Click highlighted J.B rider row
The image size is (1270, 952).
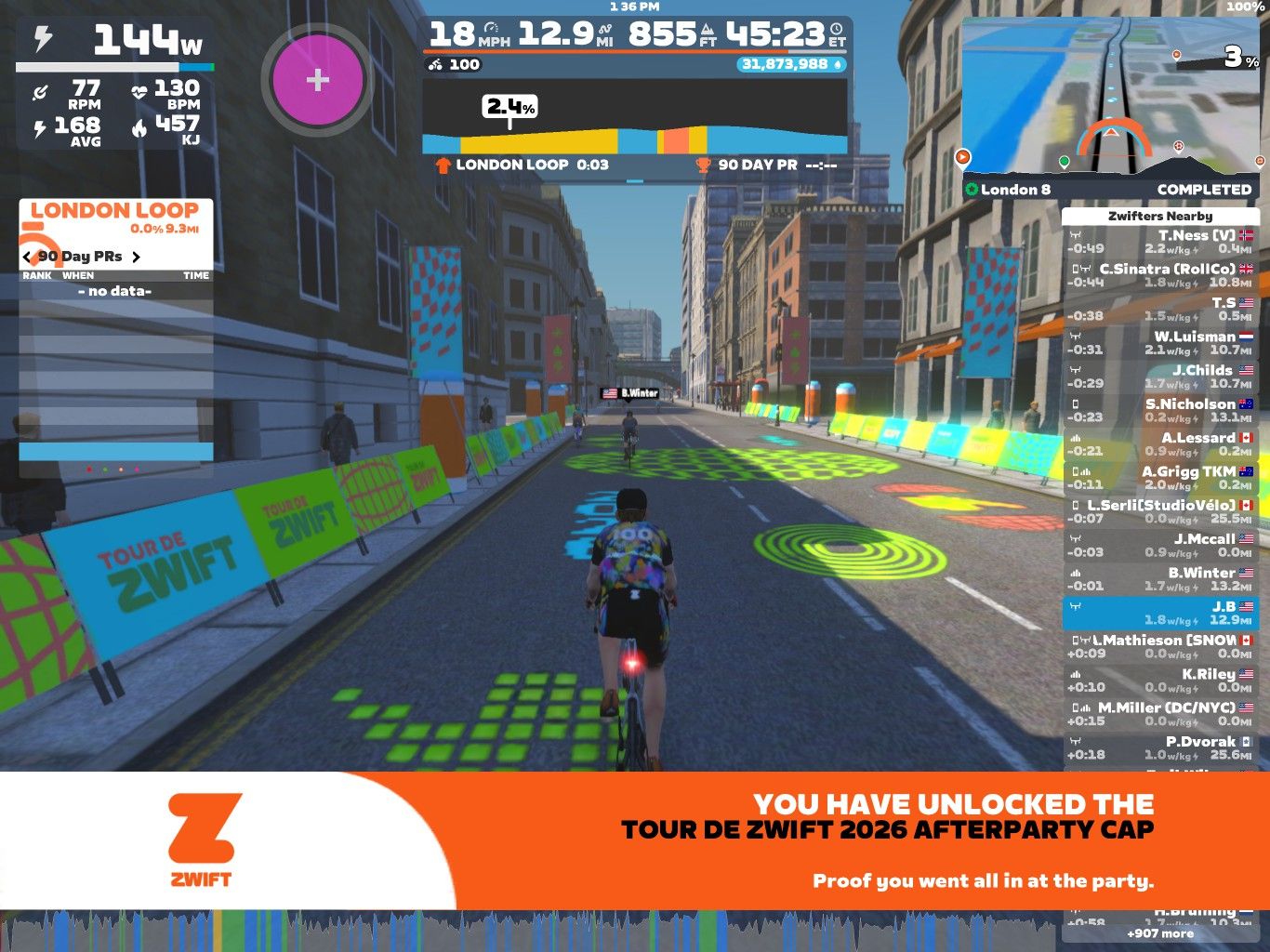click(x=1159, y=613)
